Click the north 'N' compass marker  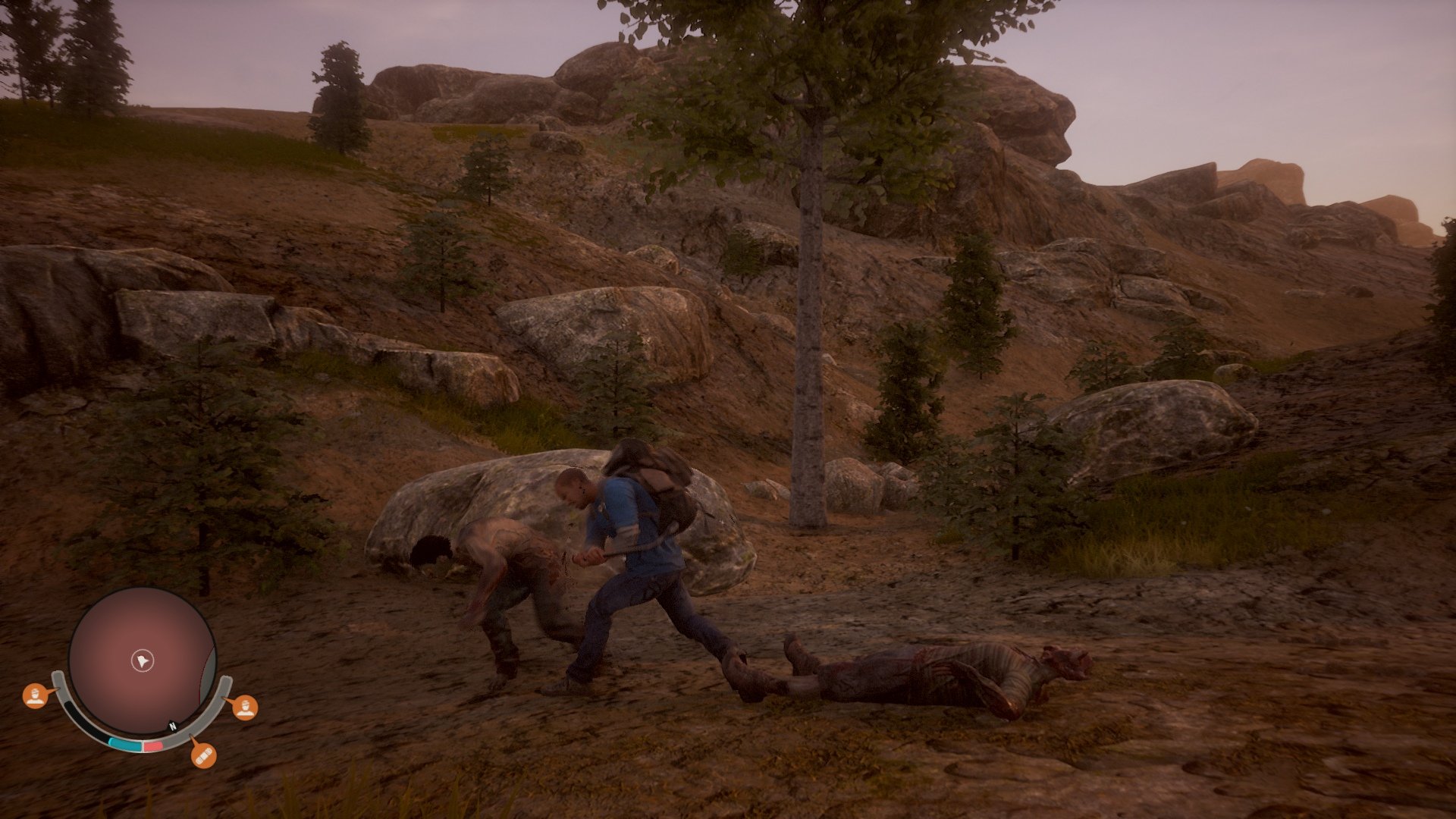click(x=173, y=726)
